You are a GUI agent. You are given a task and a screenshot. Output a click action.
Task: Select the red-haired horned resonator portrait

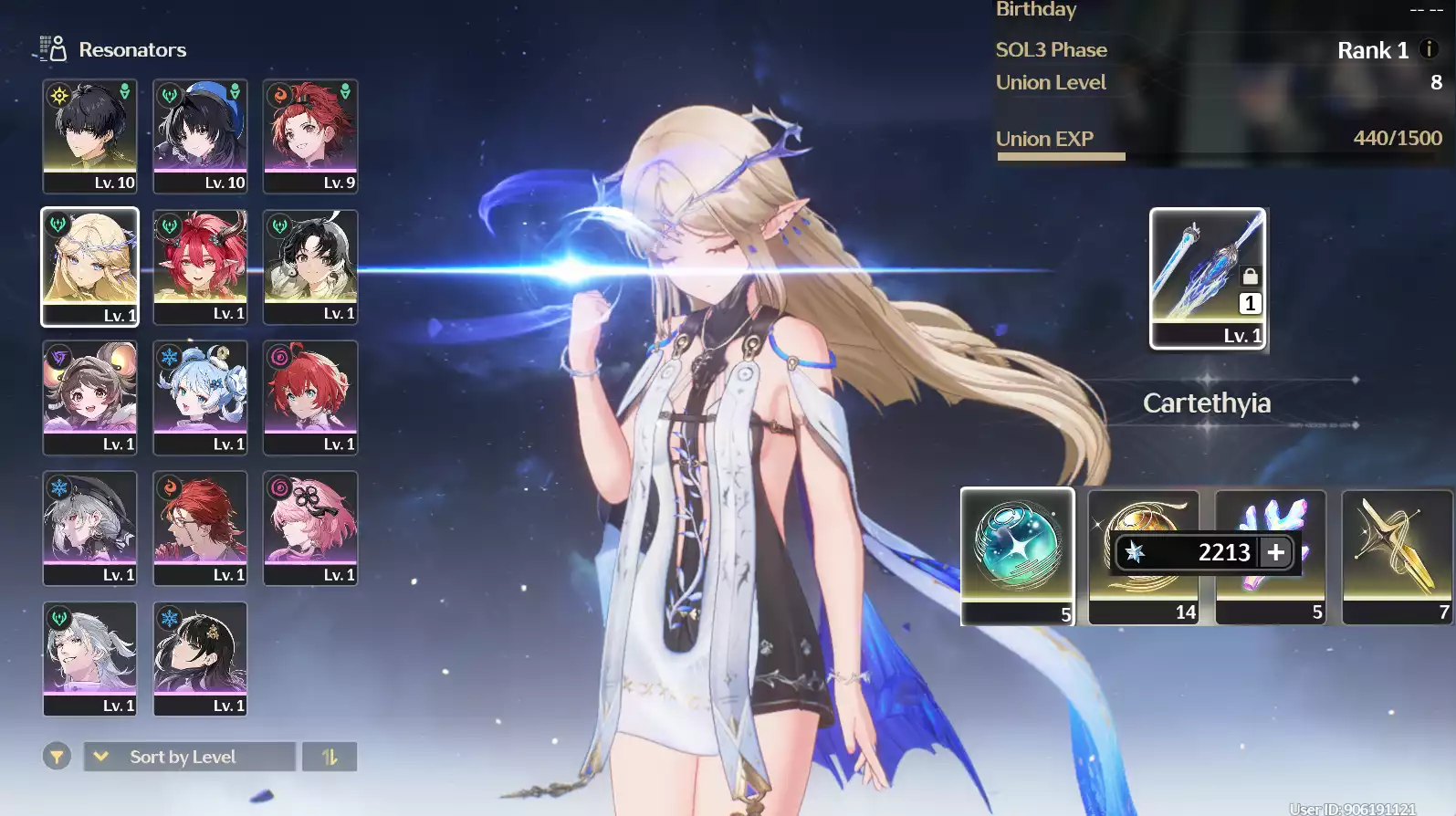[x=200, y=266]
